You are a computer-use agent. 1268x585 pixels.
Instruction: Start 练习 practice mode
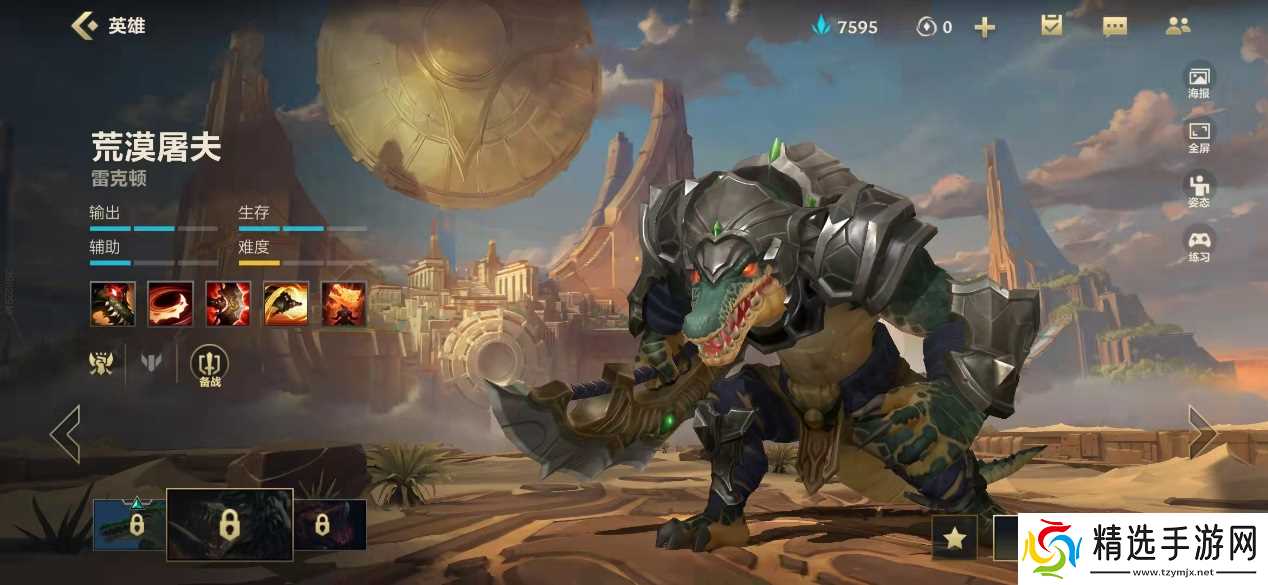1198,245
